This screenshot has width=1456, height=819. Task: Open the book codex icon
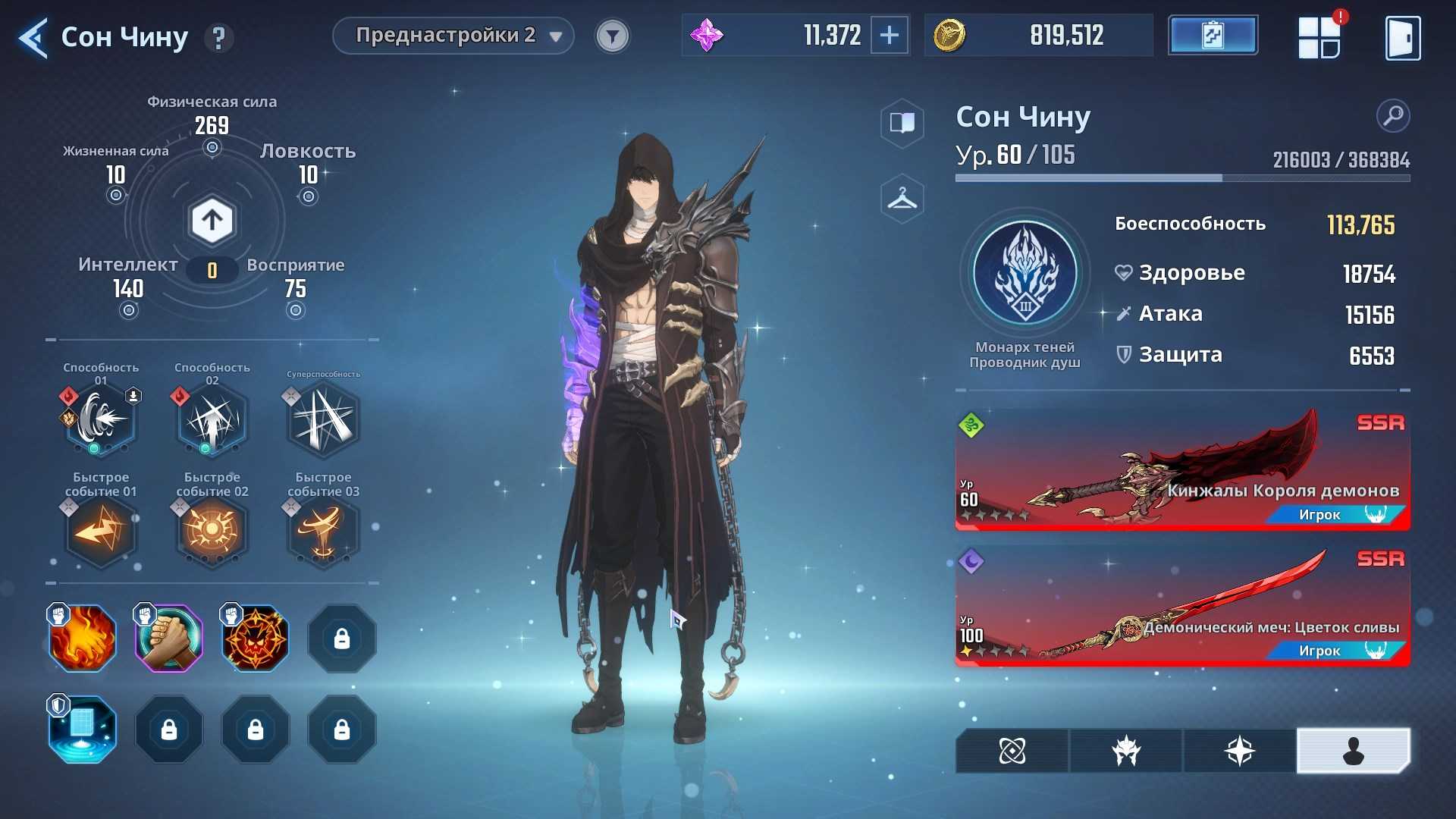click(902, 123)
